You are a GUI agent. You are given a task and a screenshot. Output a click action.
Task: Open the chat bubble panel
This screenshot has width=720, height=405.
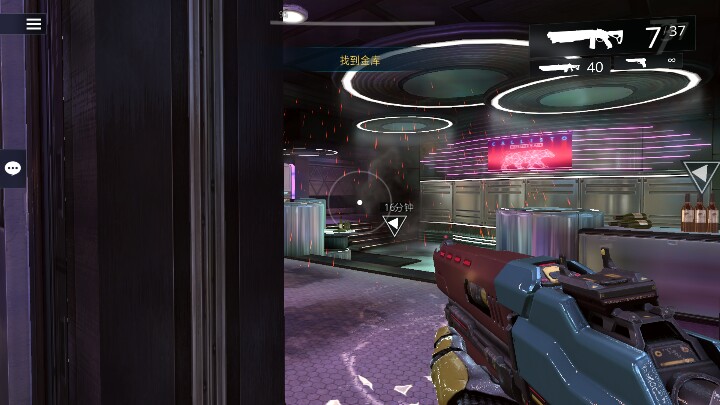pyautogui.click(x=13, y=169)
